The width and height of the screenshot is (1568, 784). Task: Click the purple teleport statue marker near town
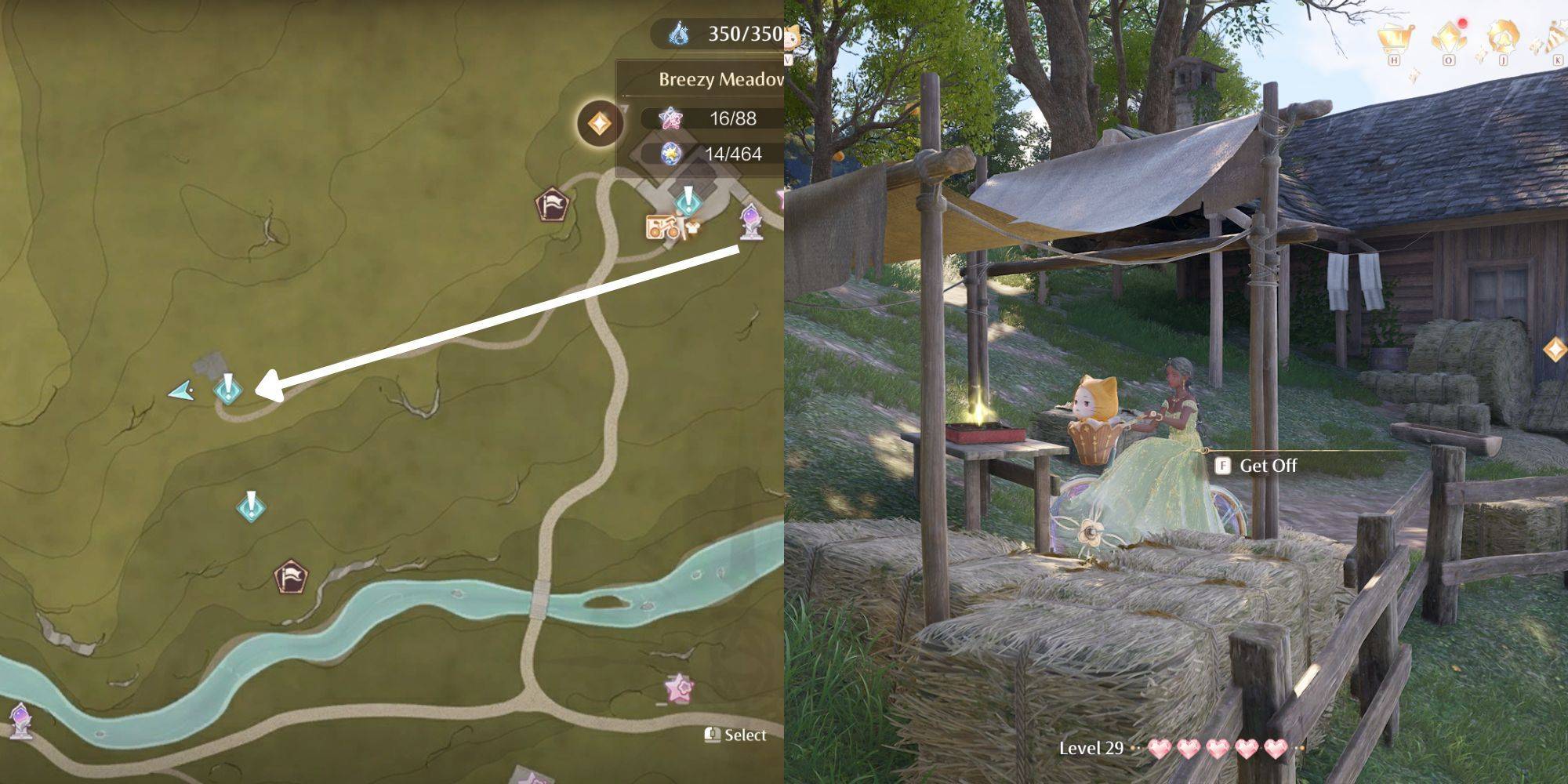click(x=750, y=223)
